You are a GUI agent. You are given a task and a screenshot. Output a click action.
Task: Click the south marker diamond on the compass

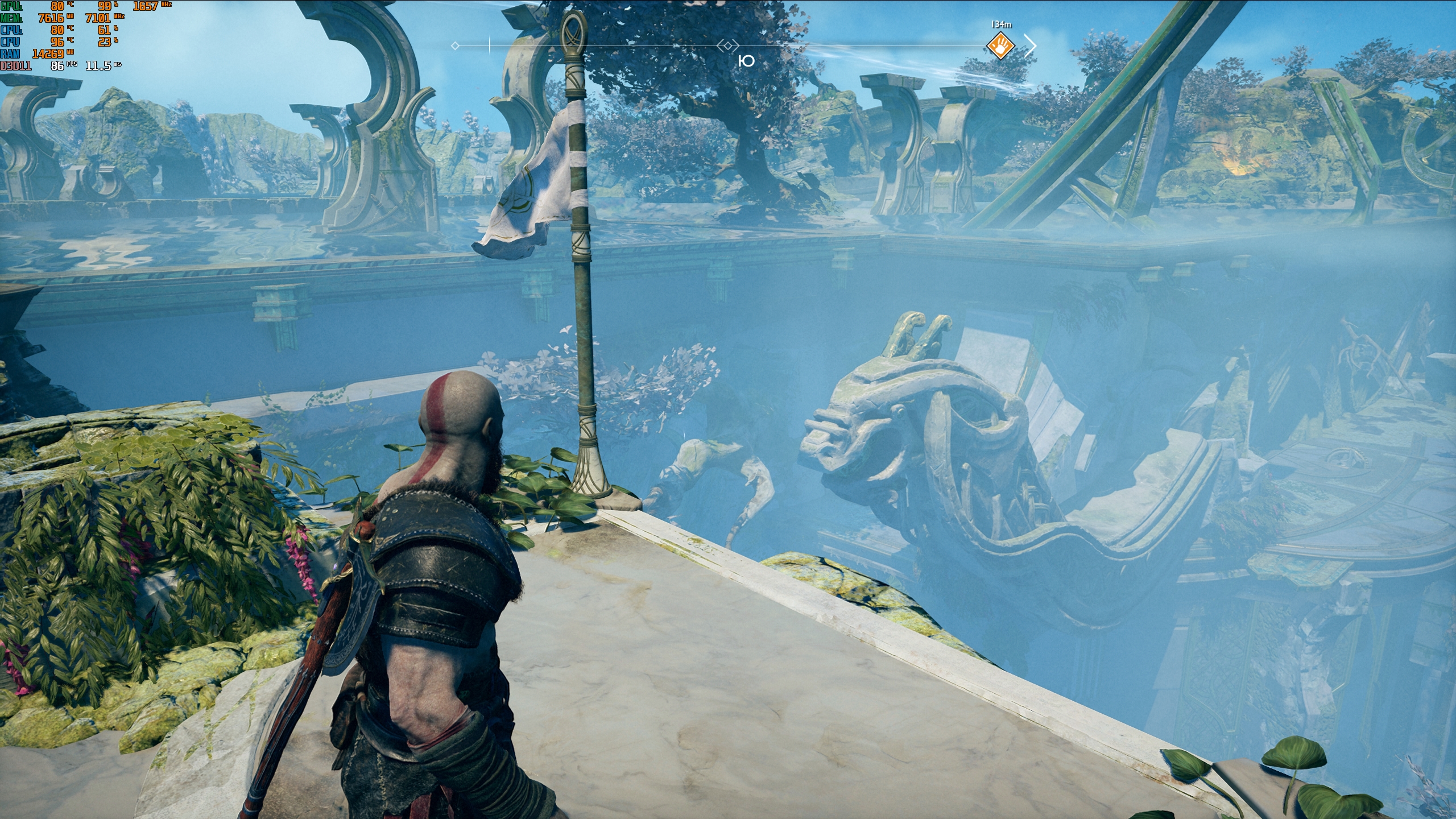728,45
